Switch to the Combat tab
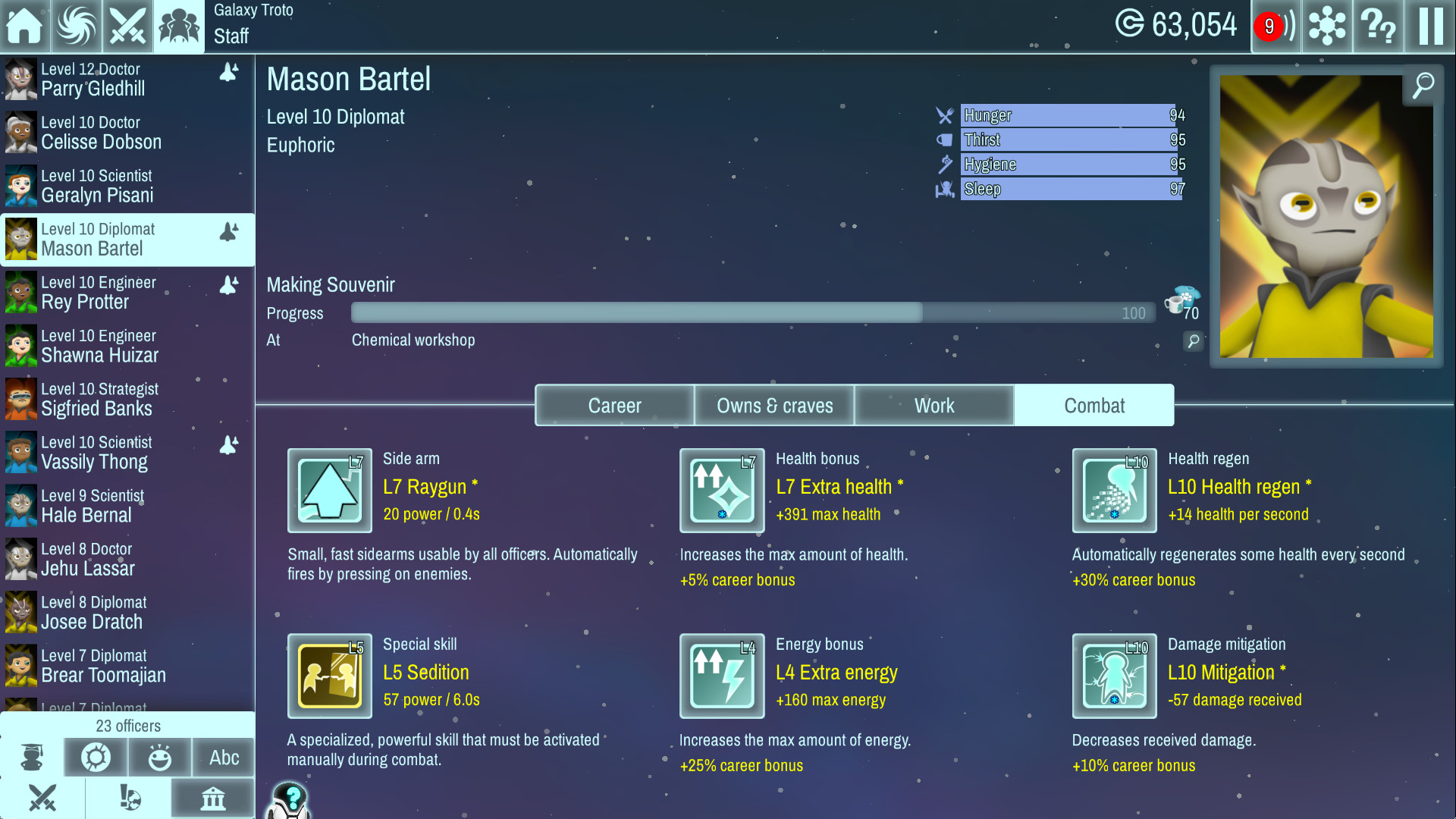 (x=1094, y=405)
